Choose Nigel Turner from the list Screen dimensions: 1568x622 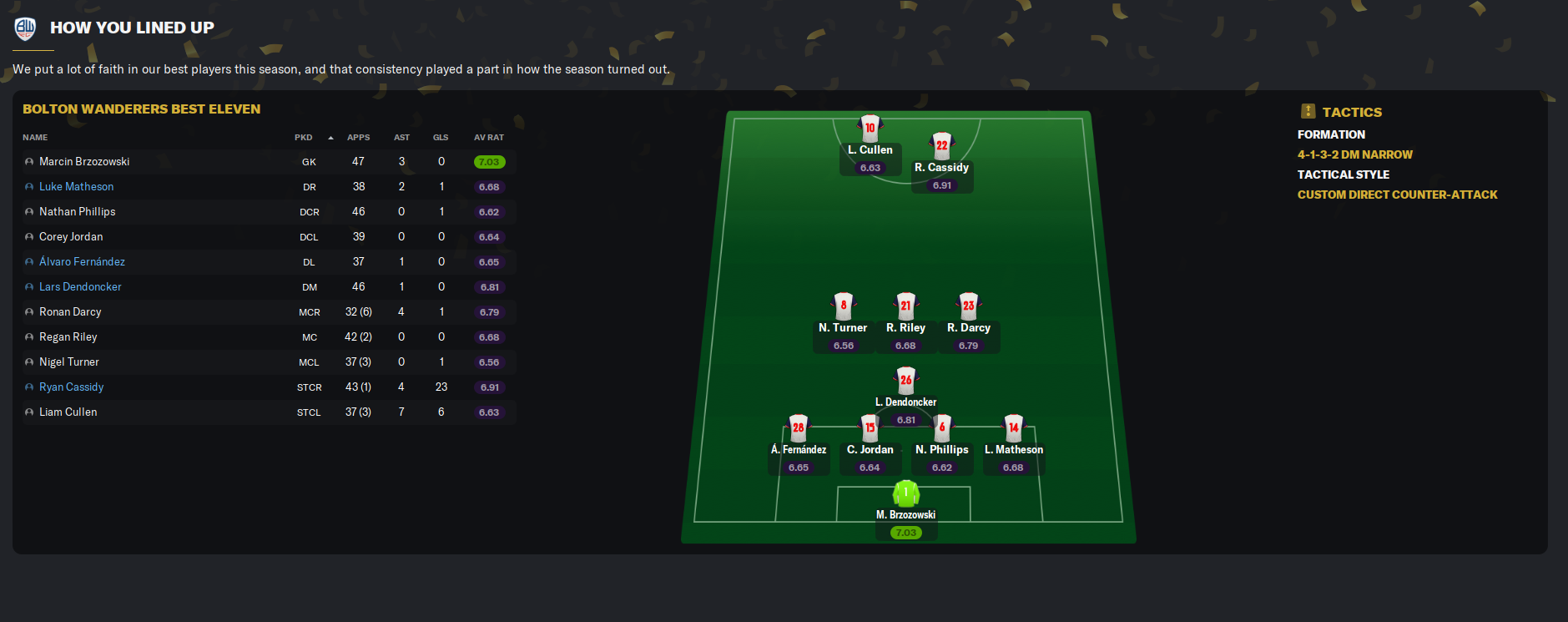pos(69,362)
